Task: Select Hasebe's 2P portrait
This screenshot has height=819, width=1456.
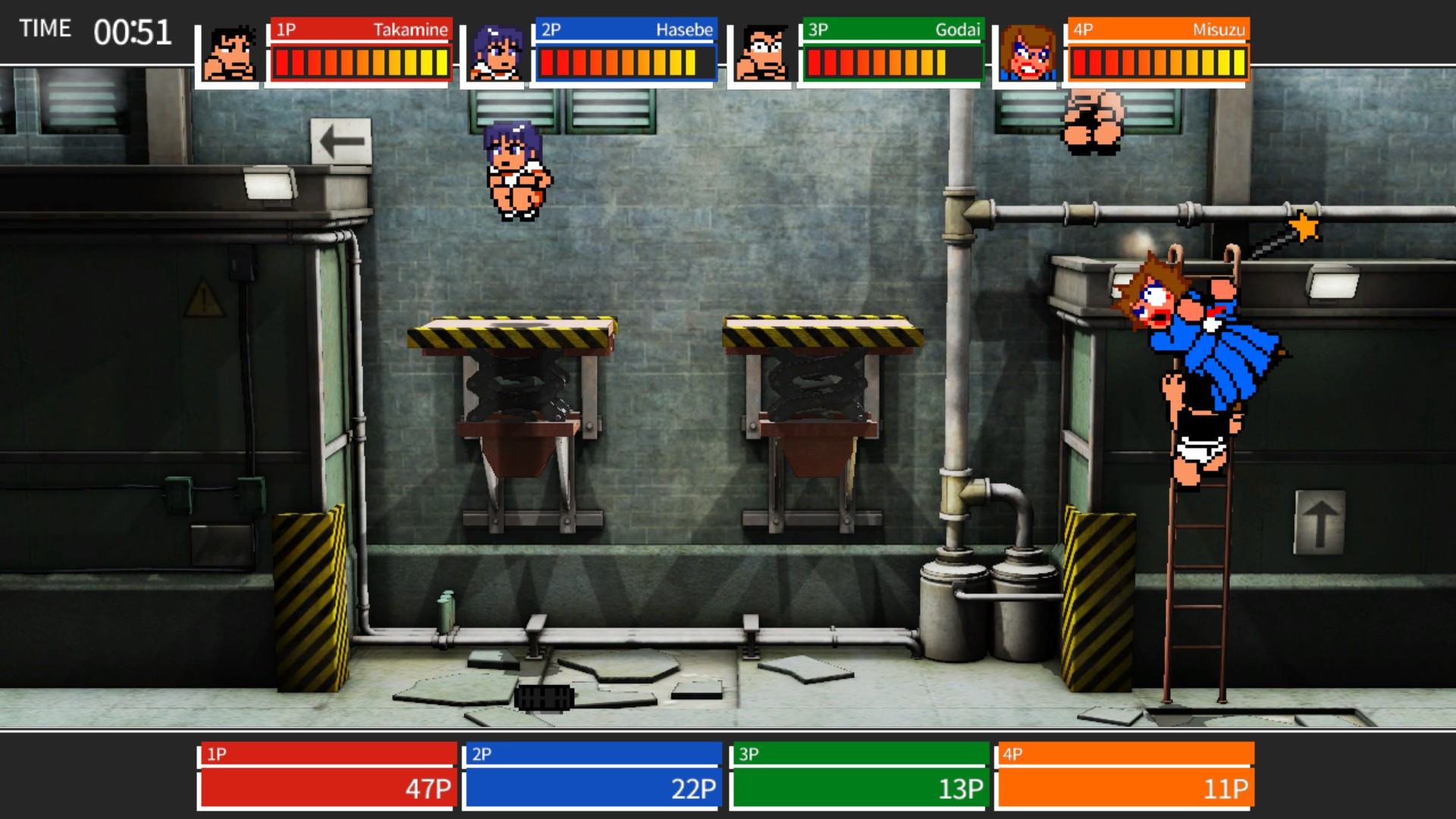Action: click(x=495, y=54)
